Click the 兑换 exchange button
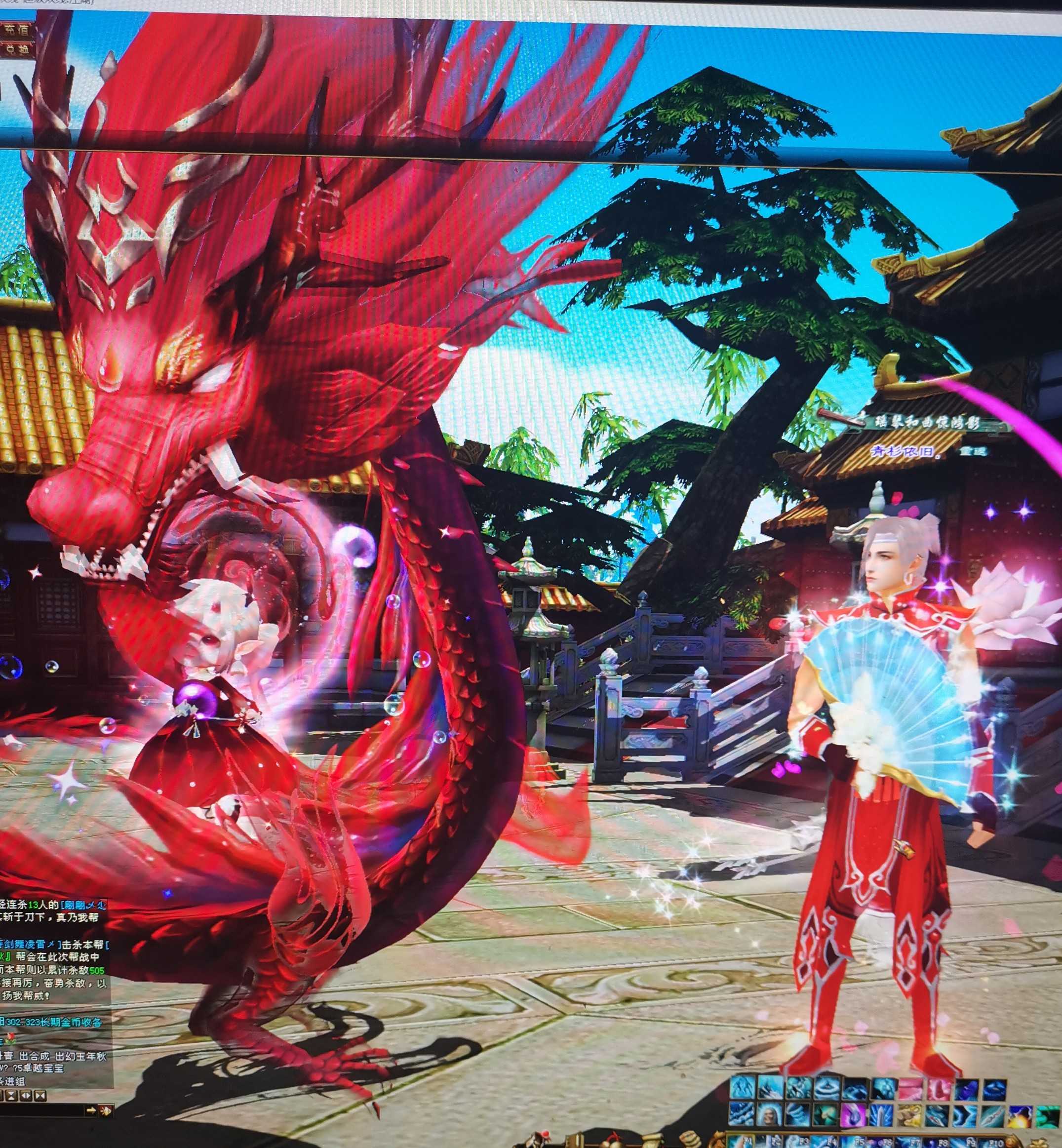Screen dimensions: 1062x1148 [16, 49]
